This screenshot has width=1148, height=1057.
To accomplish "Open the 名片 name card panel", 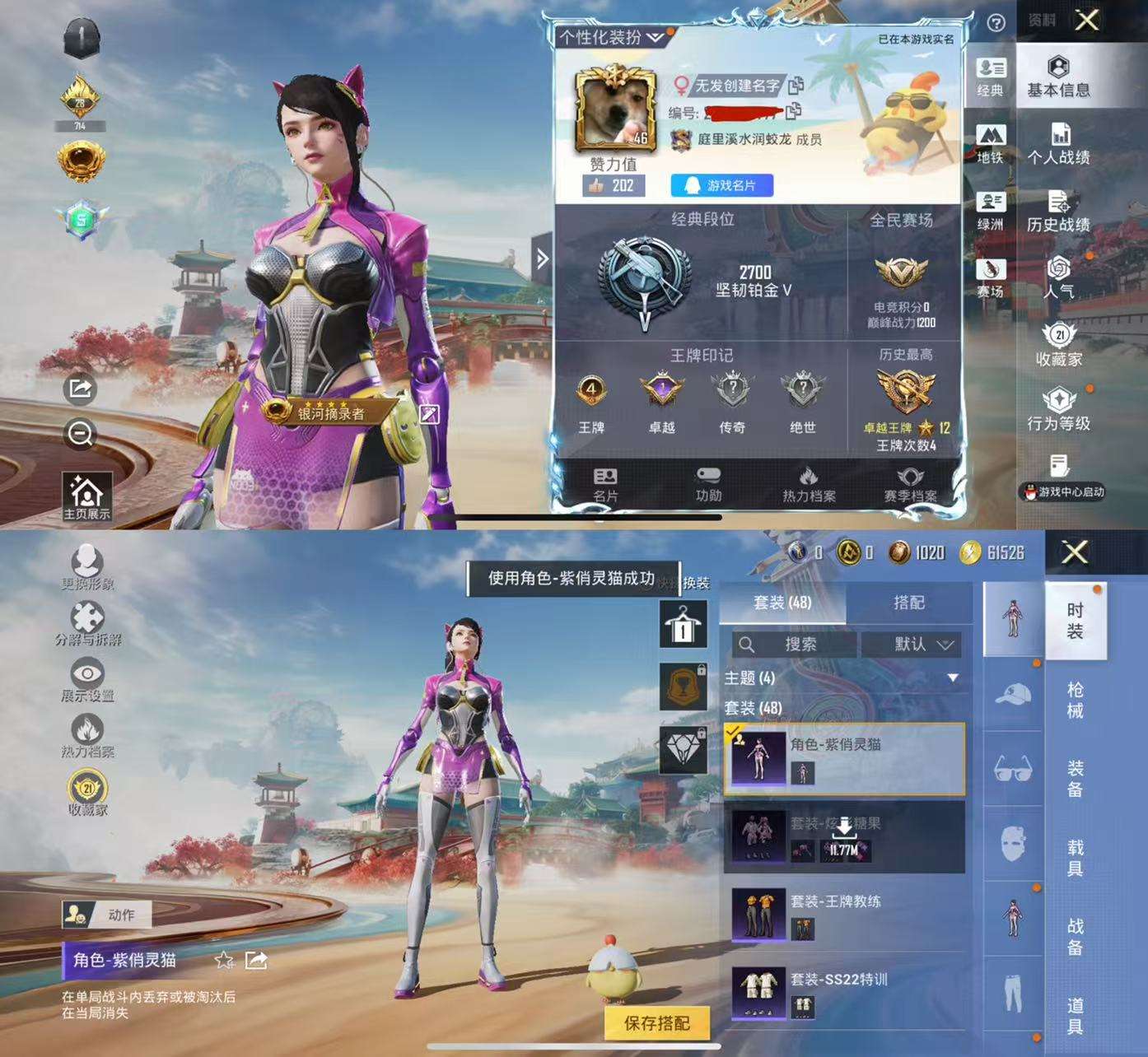I will (x=607, y=485).
